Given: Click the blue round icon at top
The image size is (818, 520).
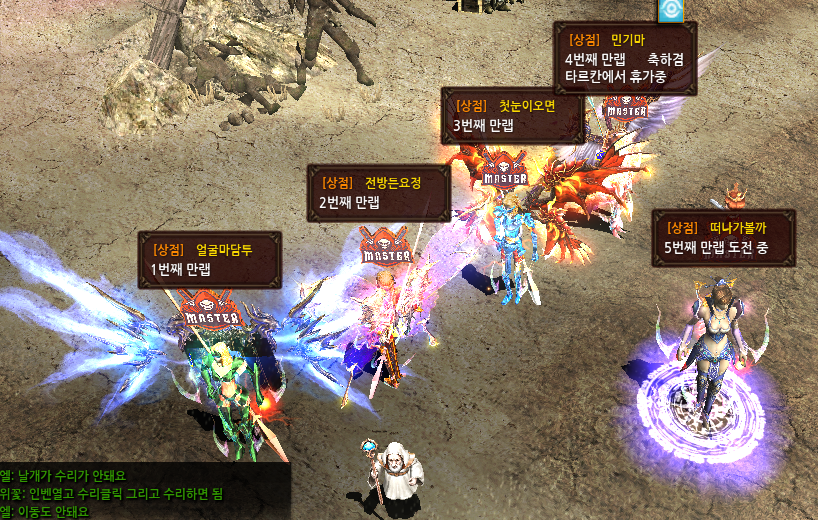Looking at the screenshot, I should (x=669, y=11).
